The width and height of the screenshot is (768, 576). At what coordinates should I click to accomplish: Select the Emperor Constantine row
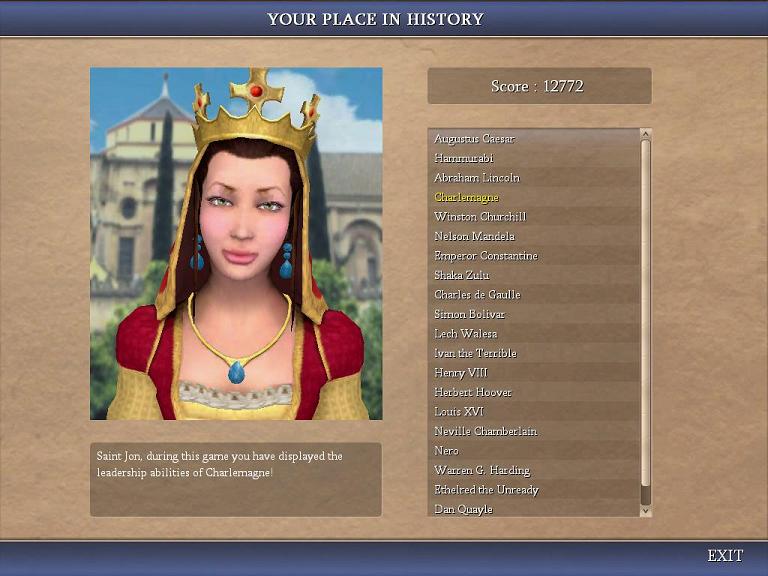pos(486,256)
